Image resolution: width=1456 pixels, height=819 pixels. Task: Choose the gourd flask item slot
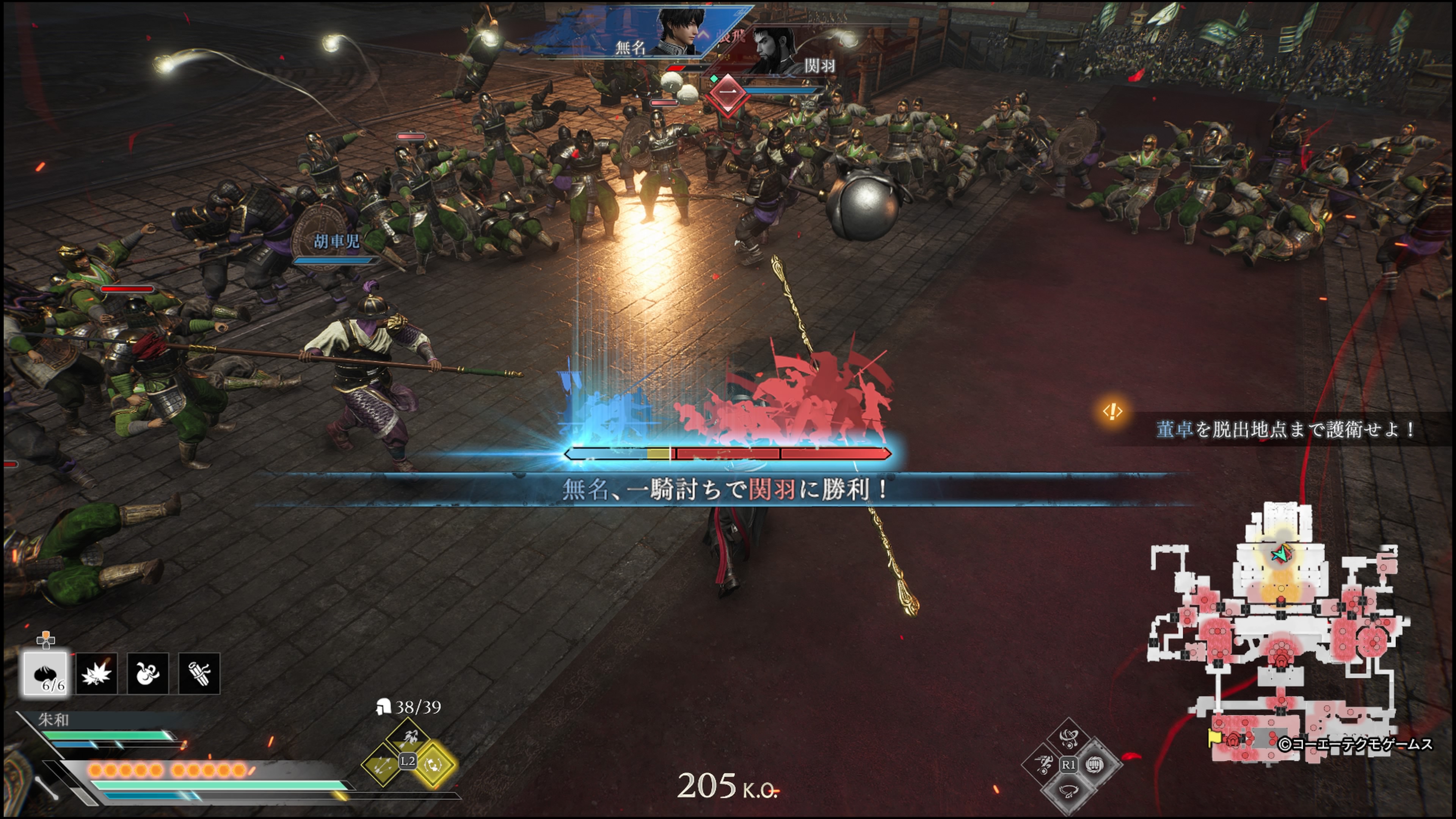pyautogui.click(x=147, y=673)
